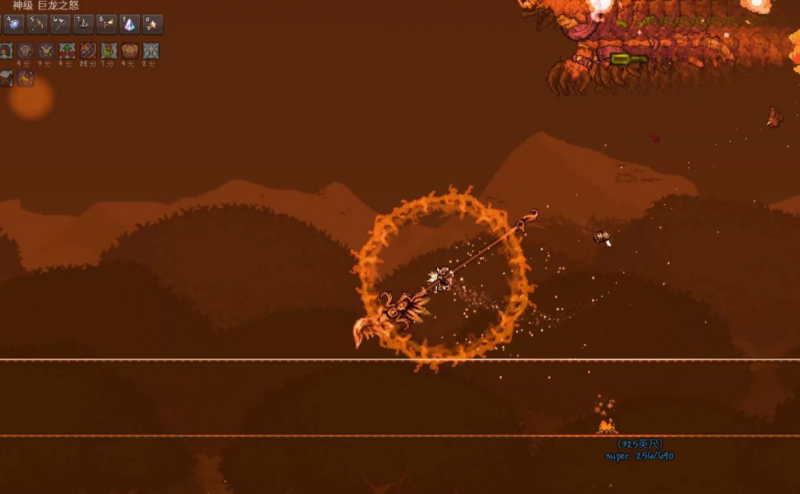Click the green arrow and hearts buff icon

pos(67,51)
